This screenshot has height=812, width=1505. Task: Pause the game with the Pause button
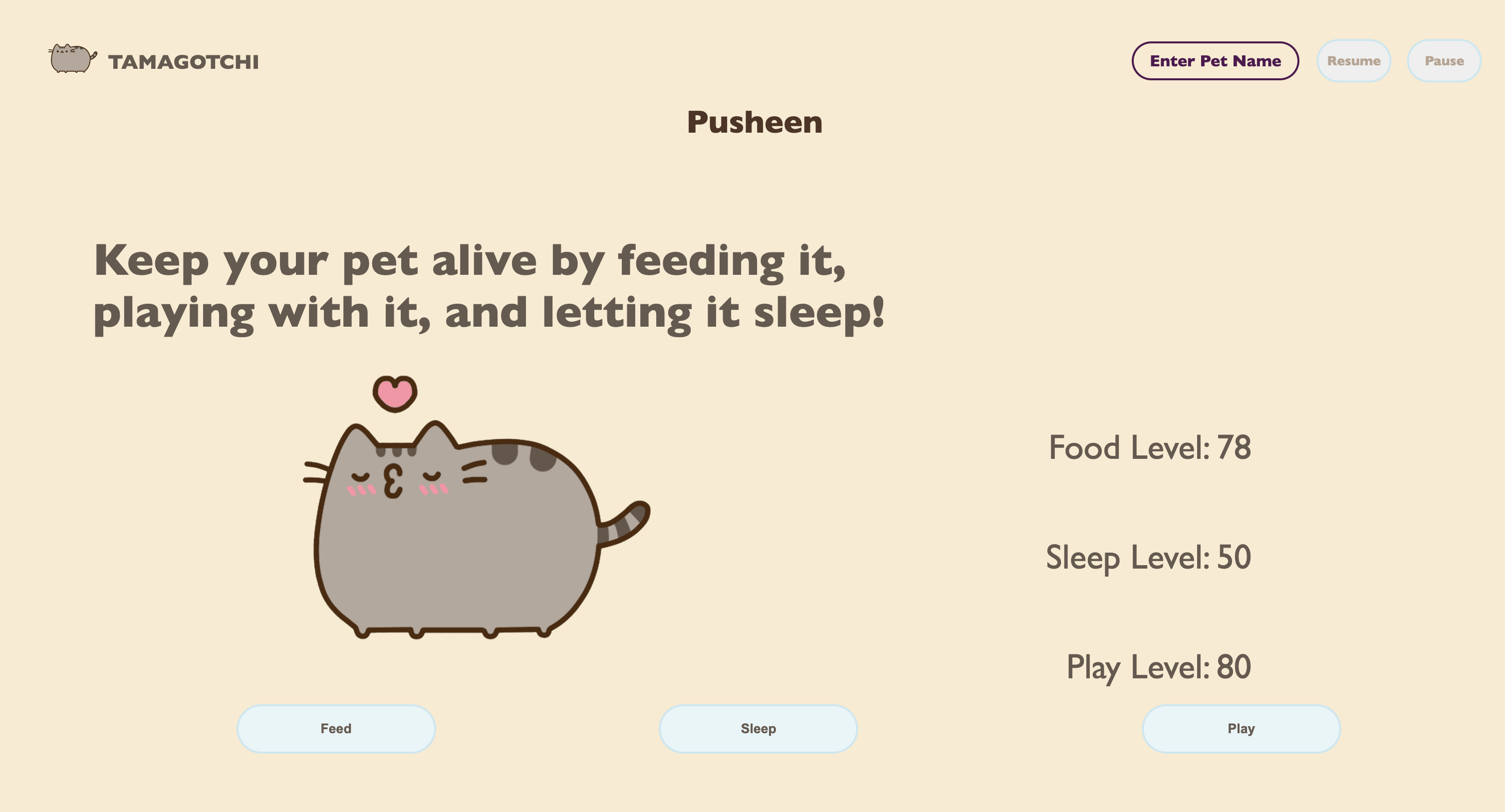click(x=1444, y=60)
